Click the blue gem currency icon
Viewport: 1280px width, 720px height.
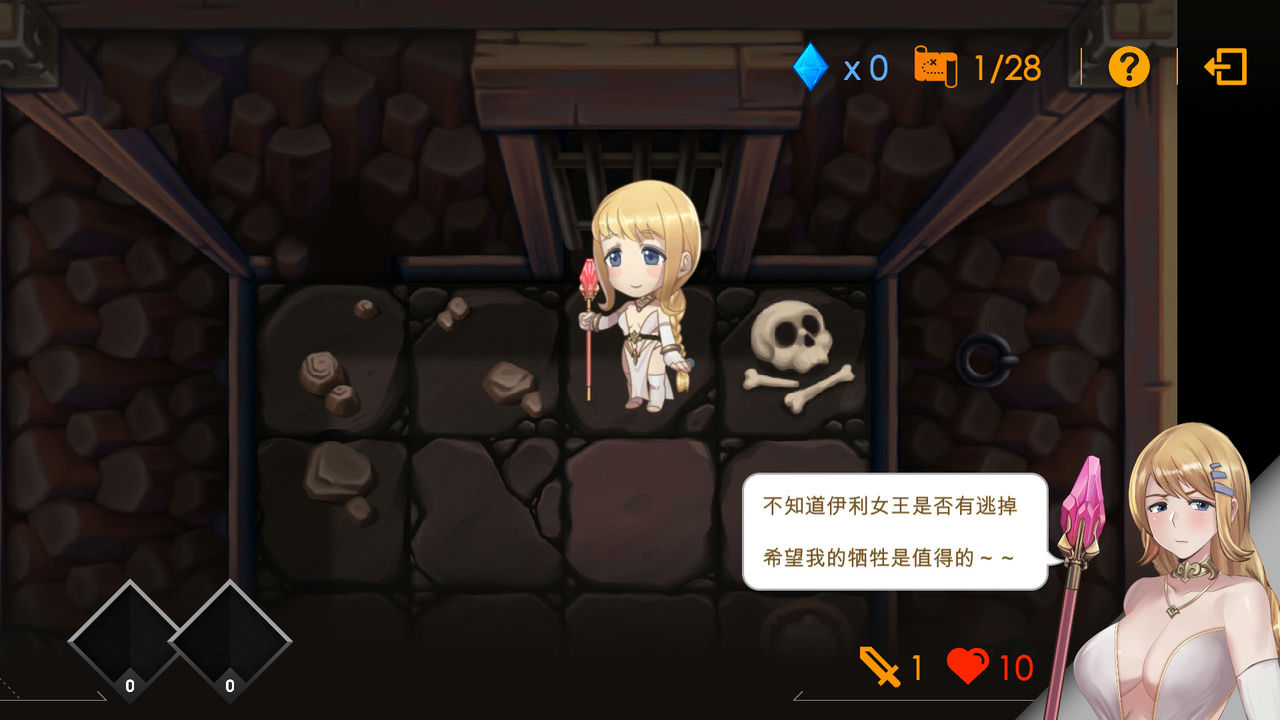coord(813,67)
